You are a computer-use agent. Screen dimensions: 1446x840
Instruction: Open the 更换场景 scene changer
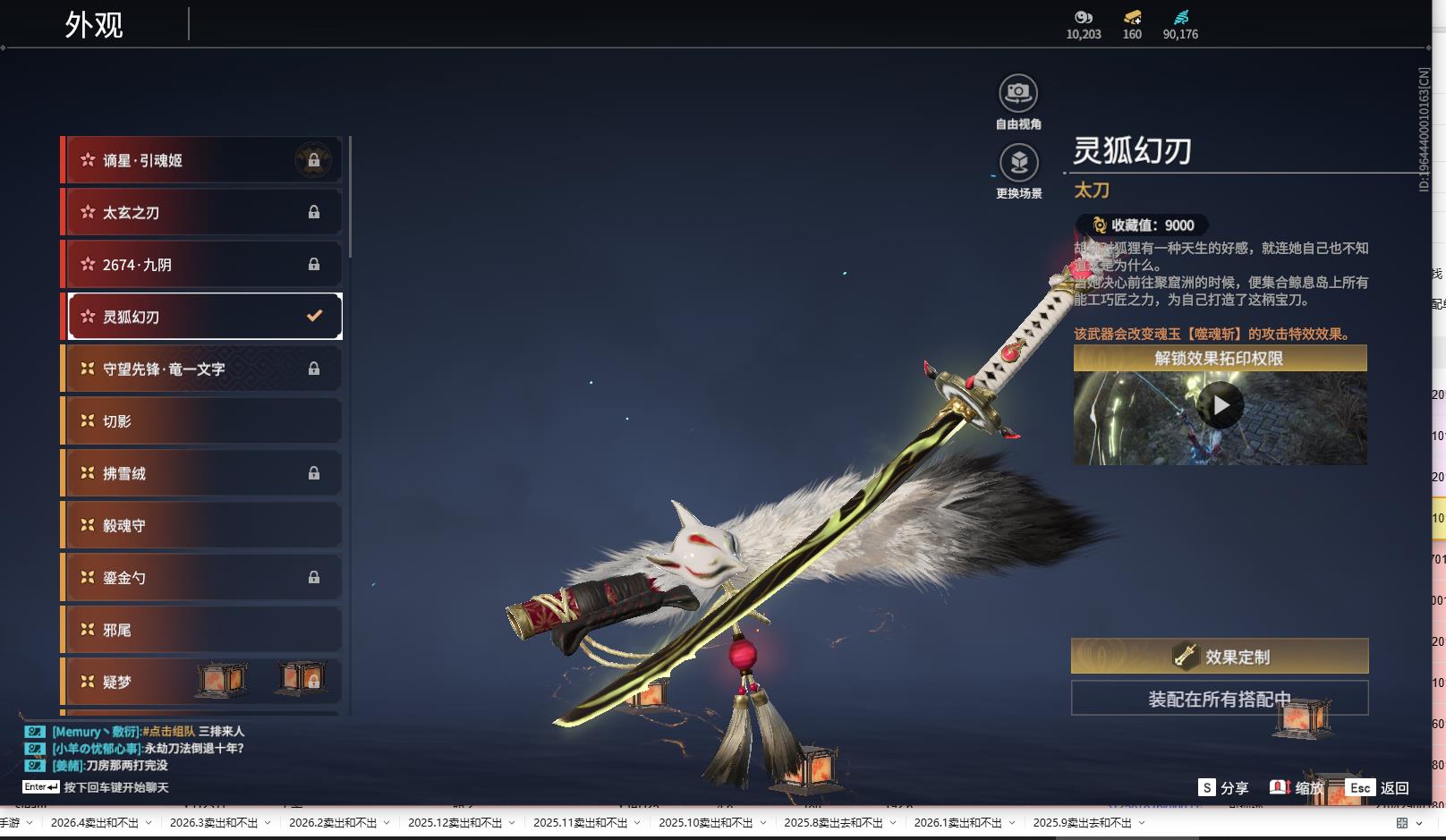pos(1018,163)
